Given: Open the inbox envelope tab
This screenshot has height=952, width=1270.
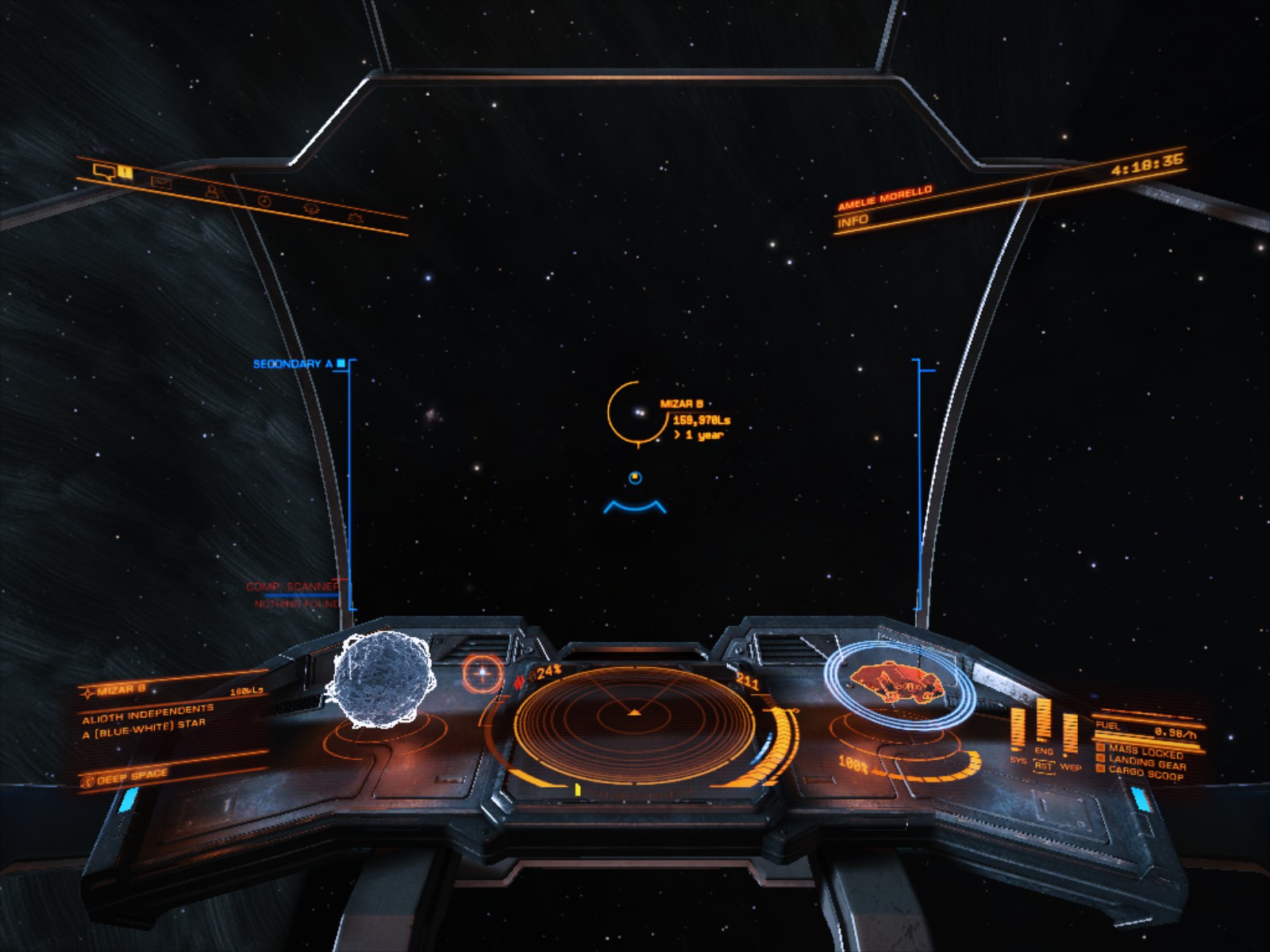Looking at the screenshot, I should [x=162, y=183].
